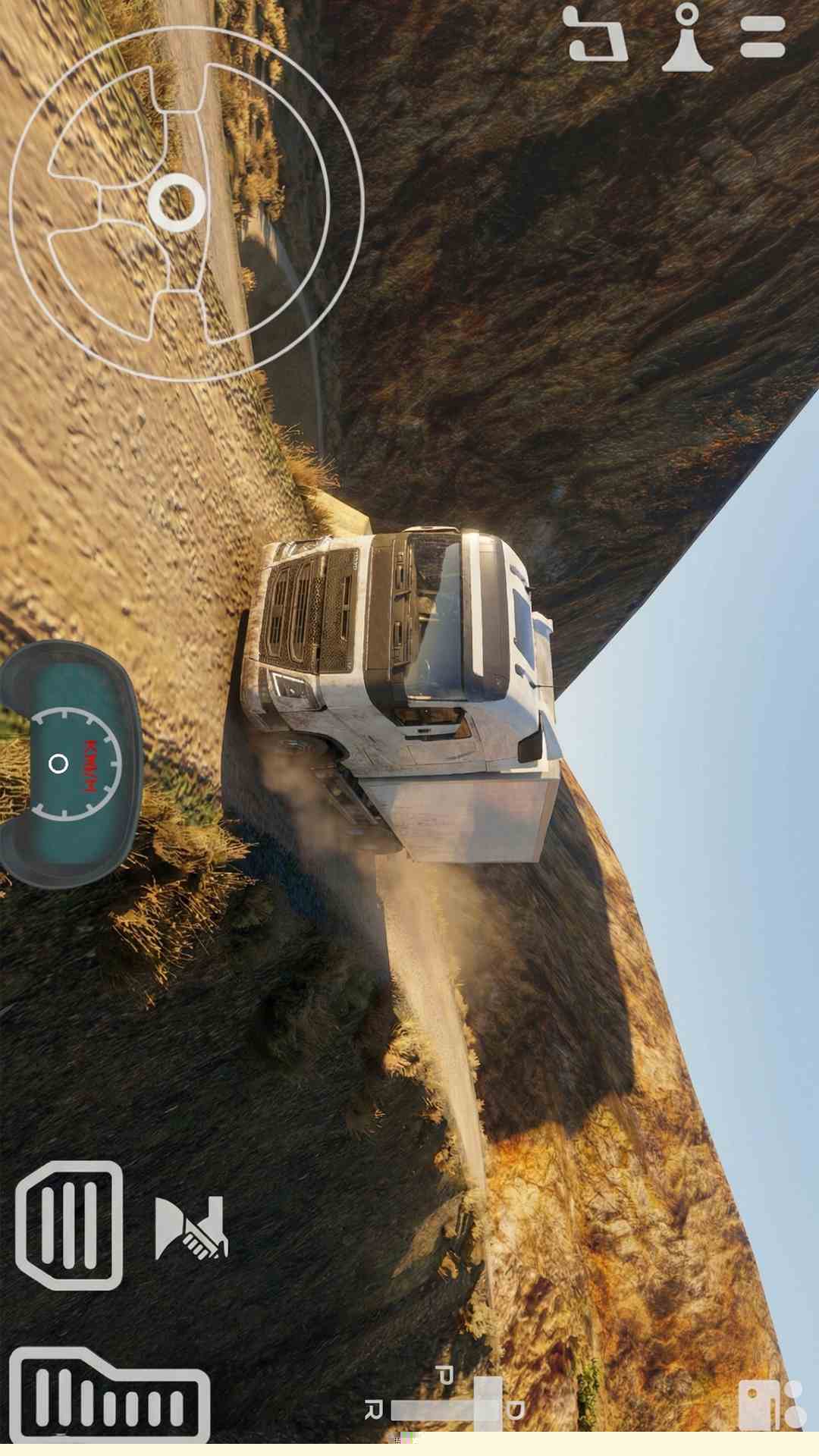Screen dimensions: 819x1456
Task: Tap the steering wheel control
Action: [186, 203]
